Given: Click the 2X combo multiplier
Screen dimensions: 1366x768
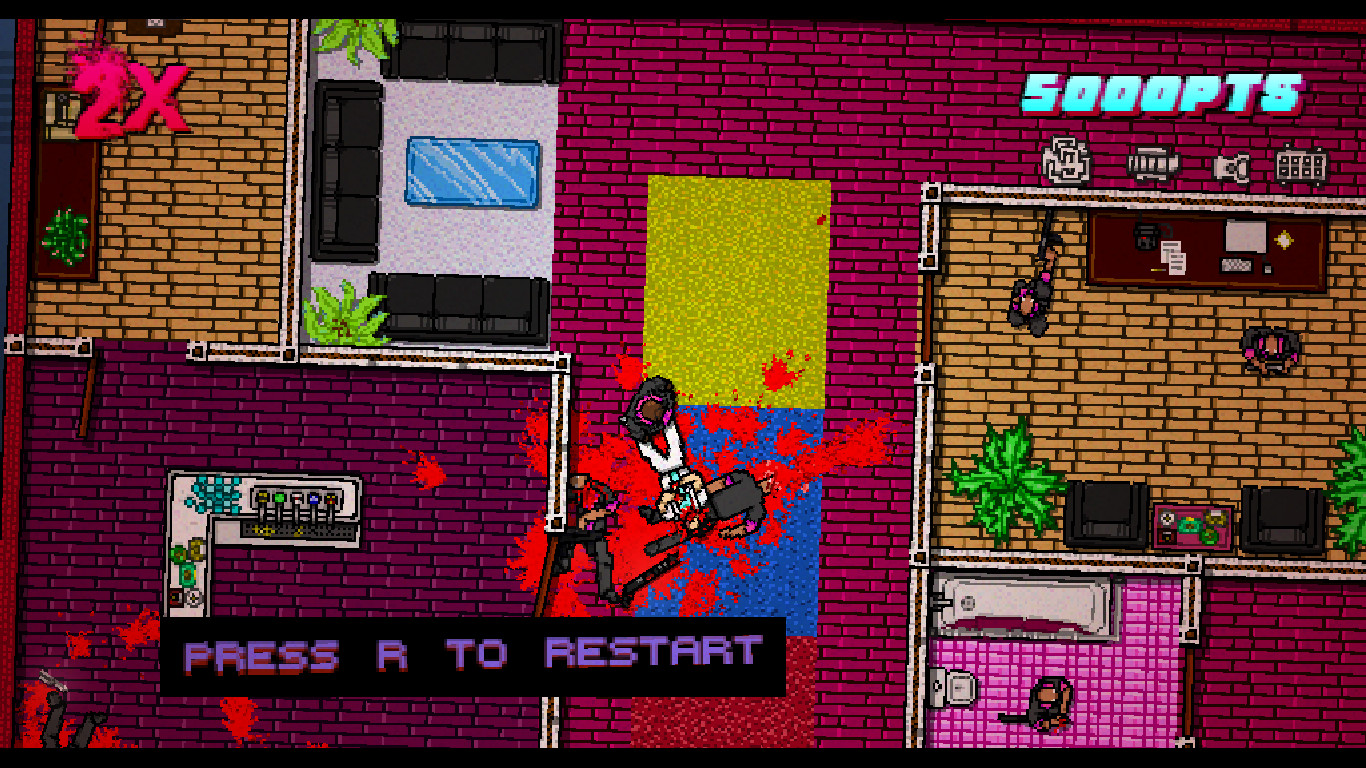Looking at the screenshot, I should click(x=120, y=95).
